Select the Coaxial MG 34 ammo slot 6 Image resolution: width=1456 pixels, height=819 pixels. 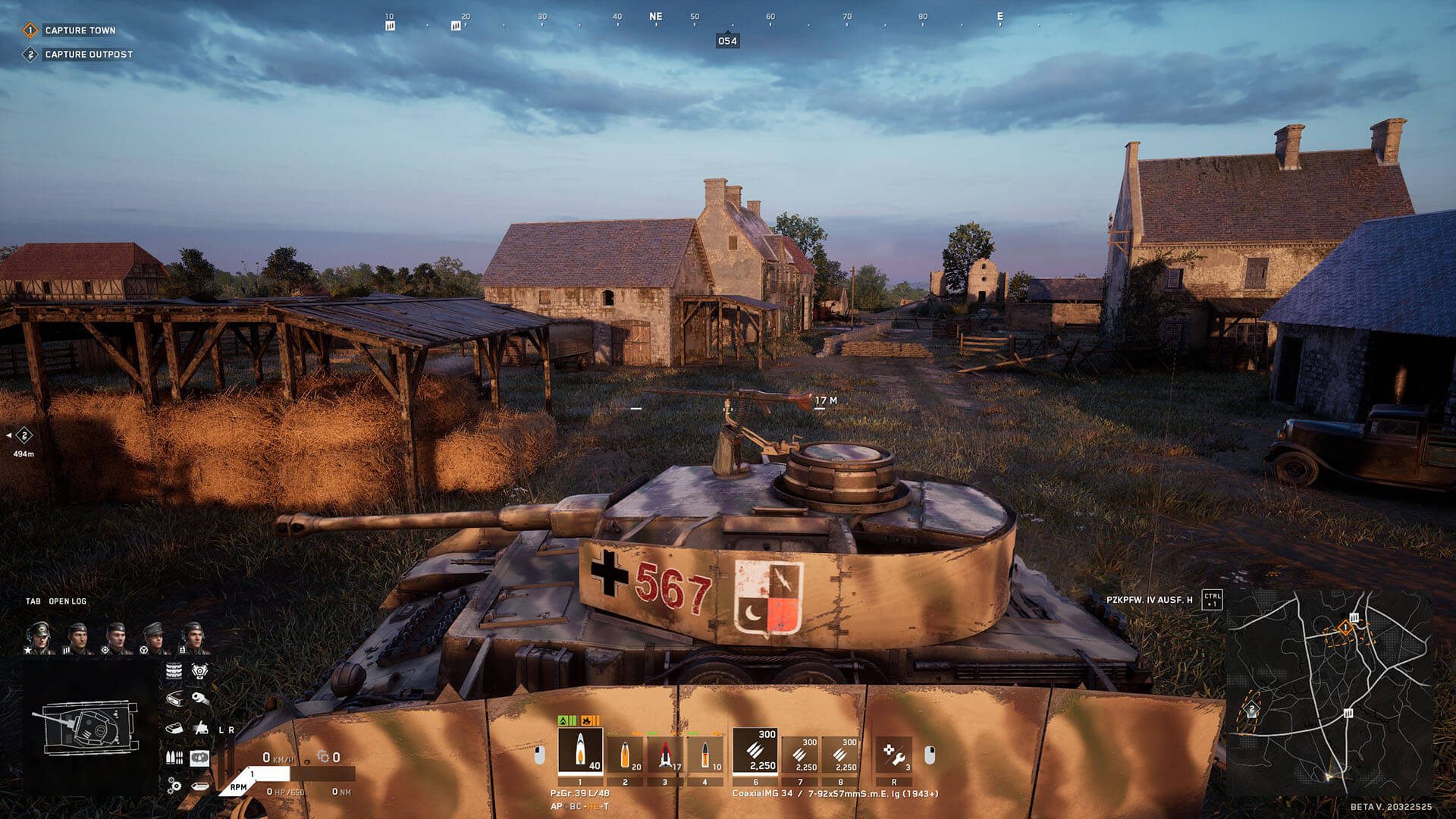755,752
